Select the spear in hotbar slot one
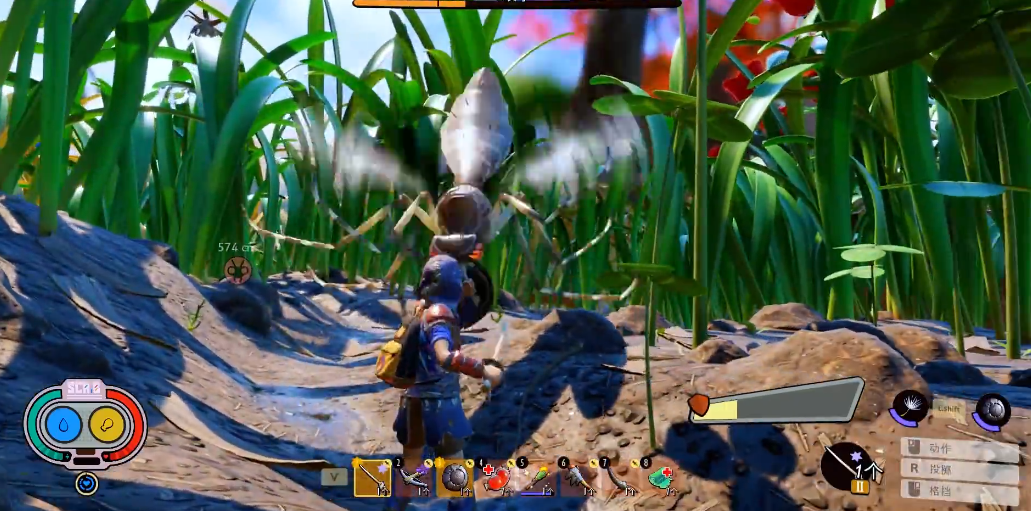Screen dimensions: 1031x511 371,479
